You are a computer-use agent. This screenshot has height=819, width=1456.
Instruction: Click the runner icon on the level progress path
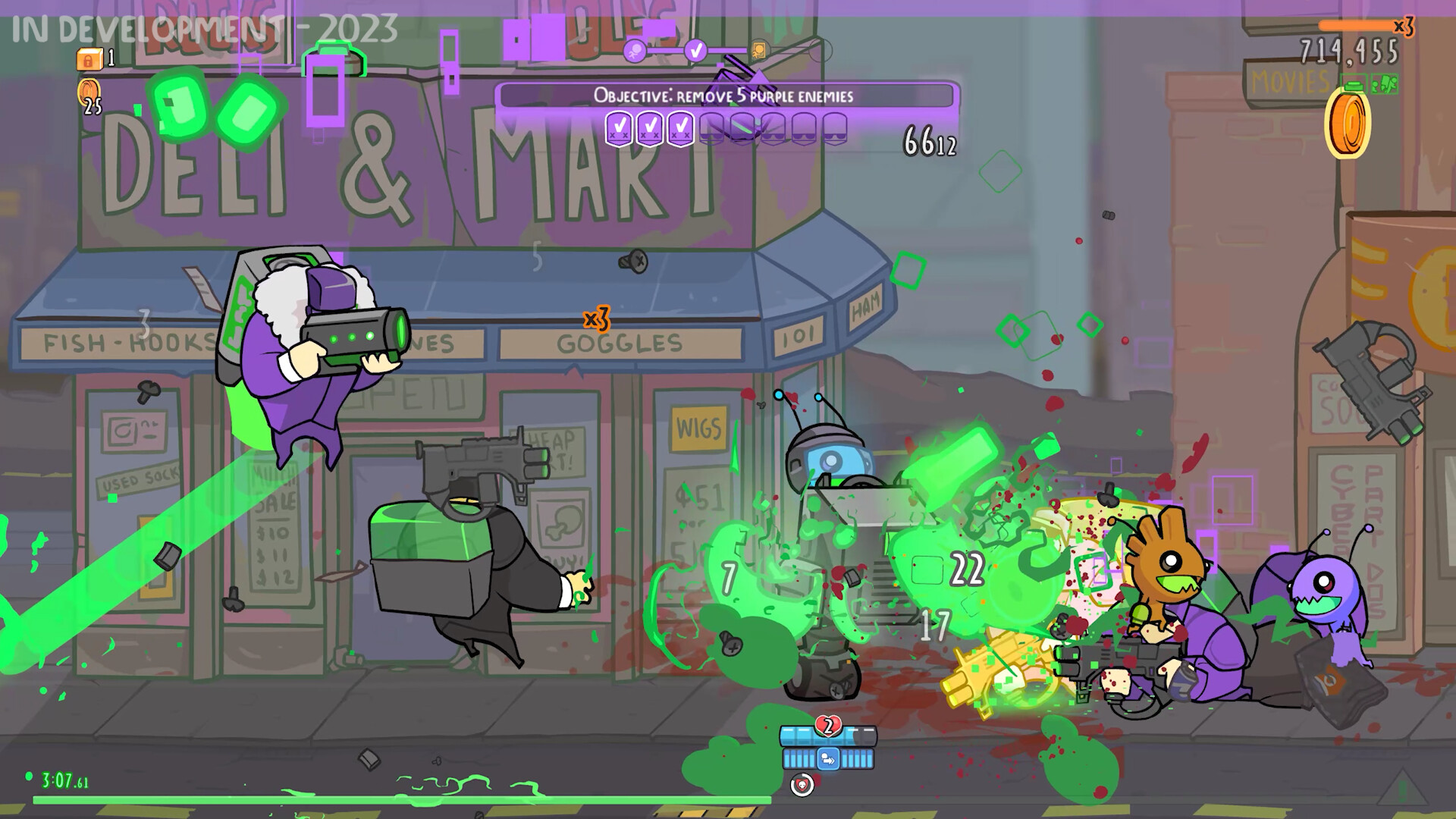point(635,51)
